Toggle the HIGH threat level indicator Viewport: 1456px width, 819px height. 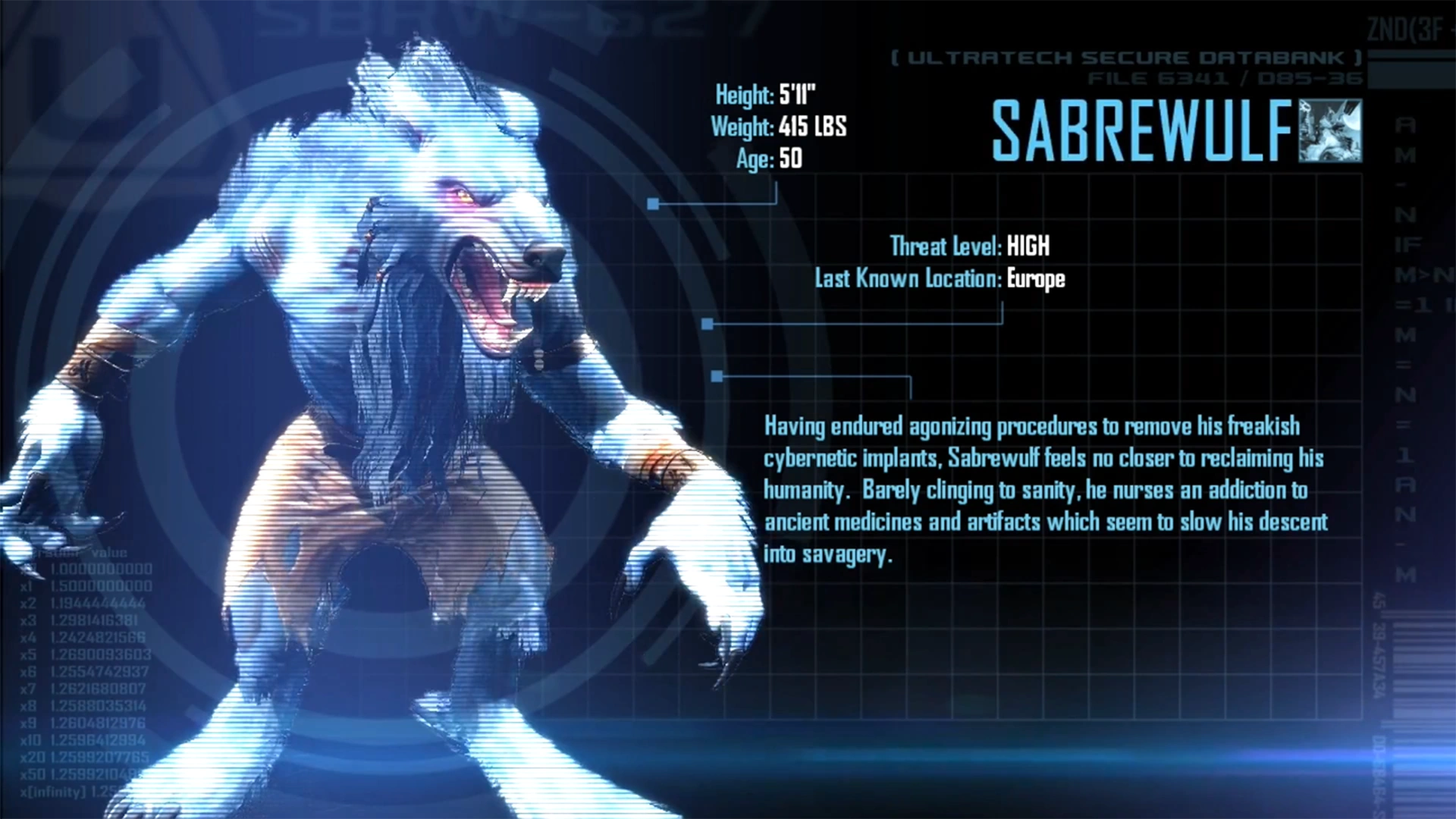tap(1028, 246)
